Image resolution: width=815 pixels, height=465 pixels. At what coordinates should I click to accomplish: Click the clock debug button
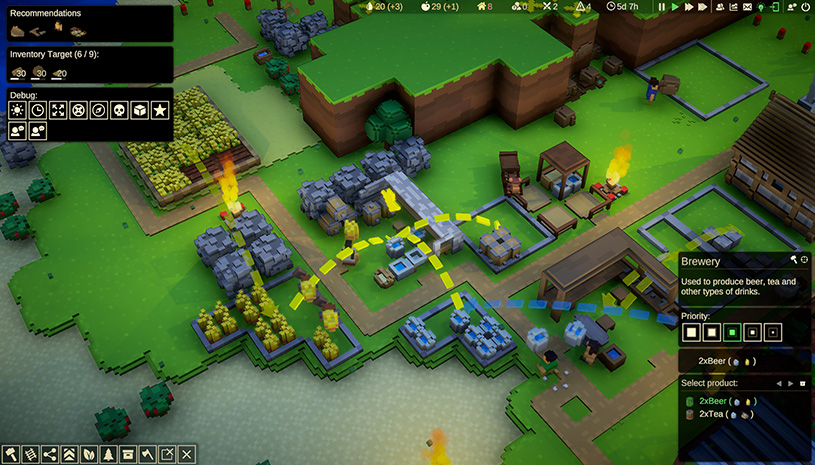coord(38,110)
